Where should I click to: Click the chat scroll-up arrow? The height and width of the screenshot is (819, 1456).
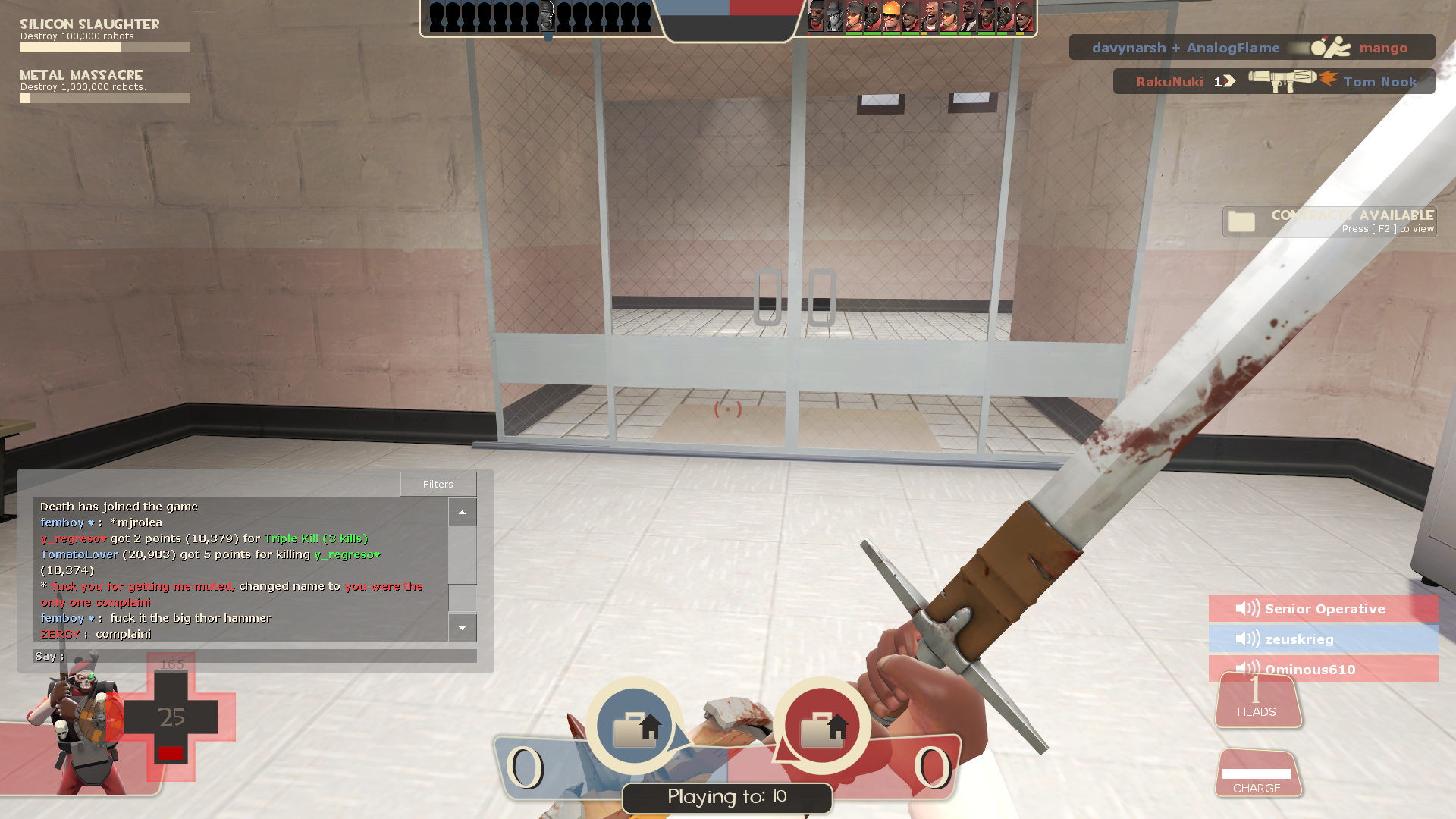(462, 513)
